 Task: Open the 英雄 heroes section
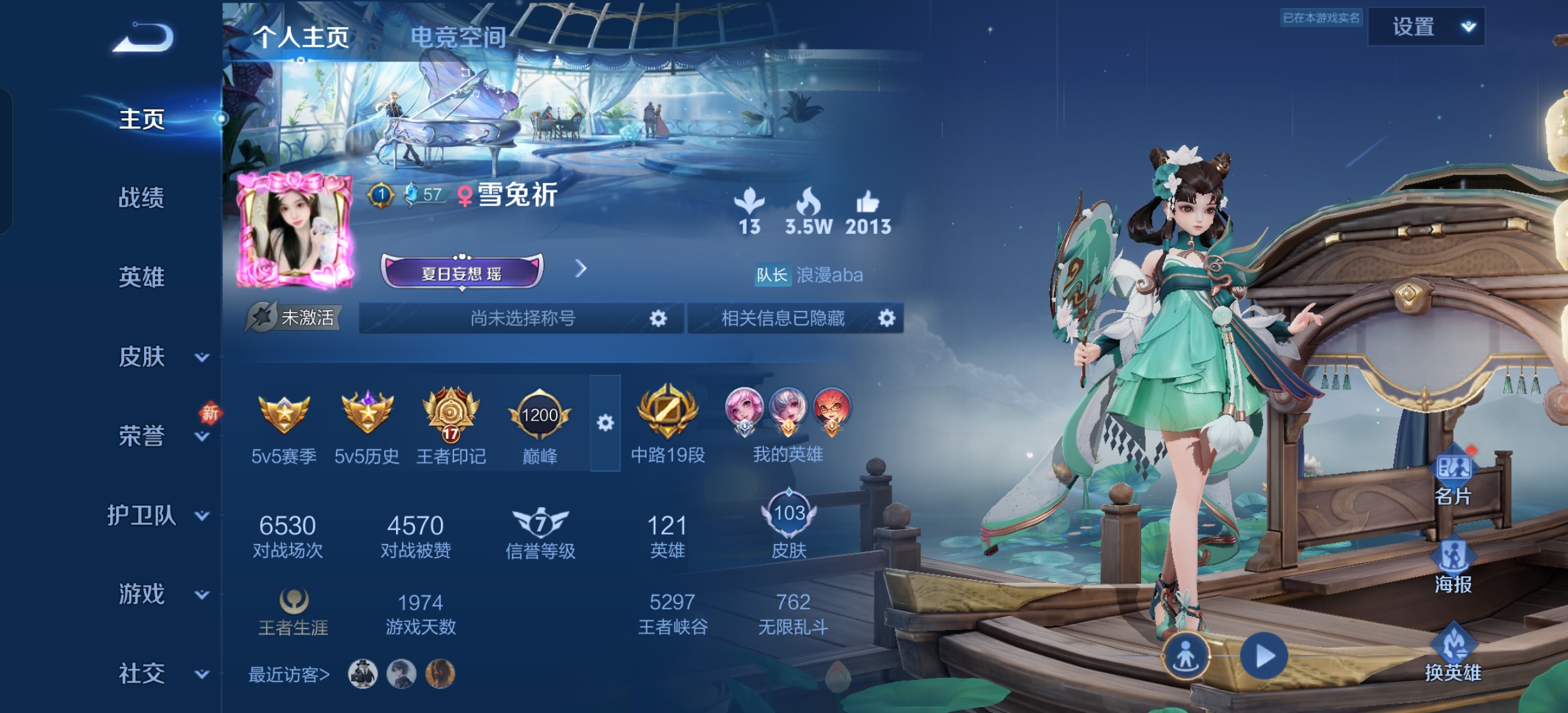[141, 277]
